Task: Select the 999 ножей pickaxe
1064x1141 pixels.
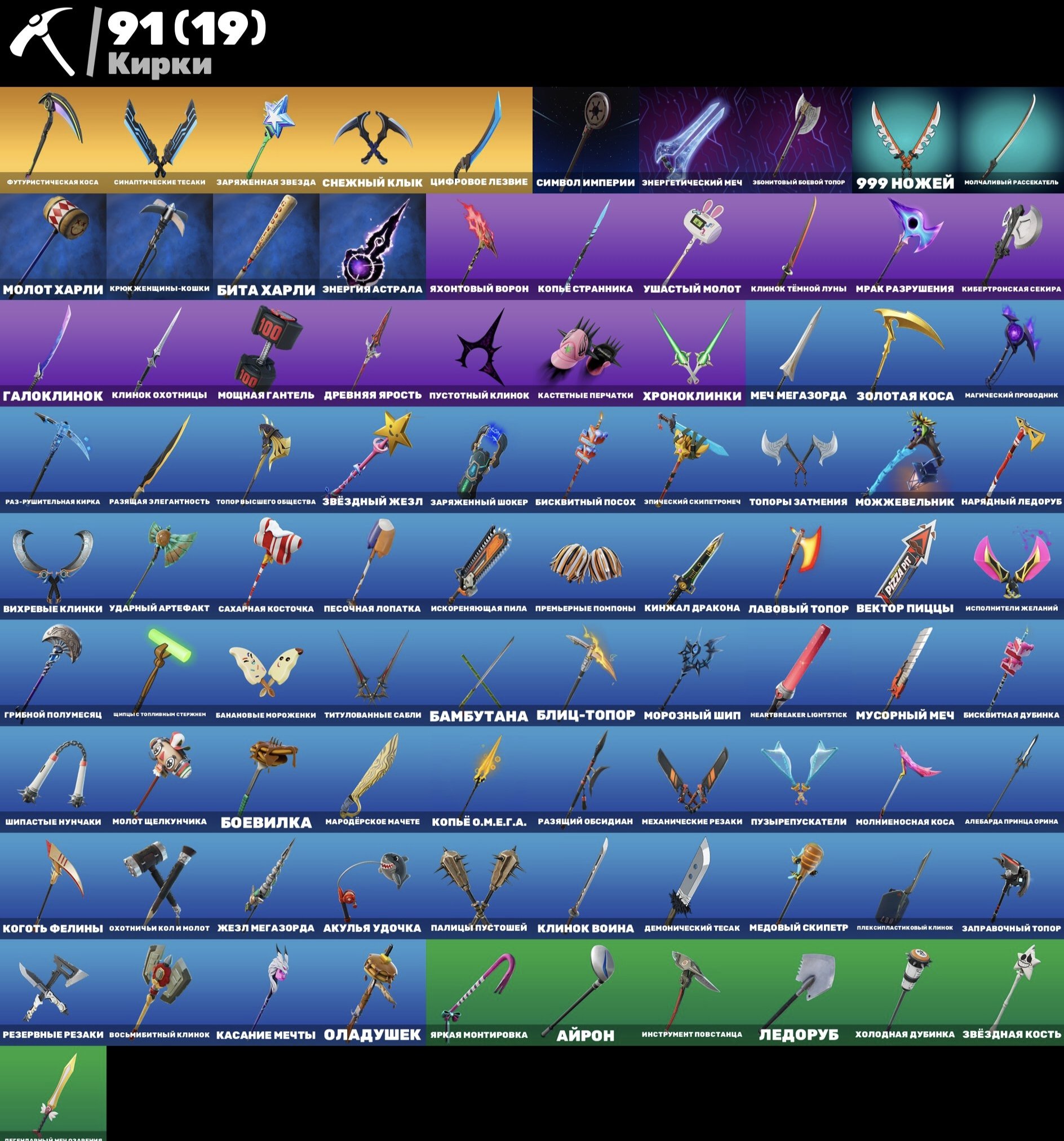Action: [x=904, y=138]
